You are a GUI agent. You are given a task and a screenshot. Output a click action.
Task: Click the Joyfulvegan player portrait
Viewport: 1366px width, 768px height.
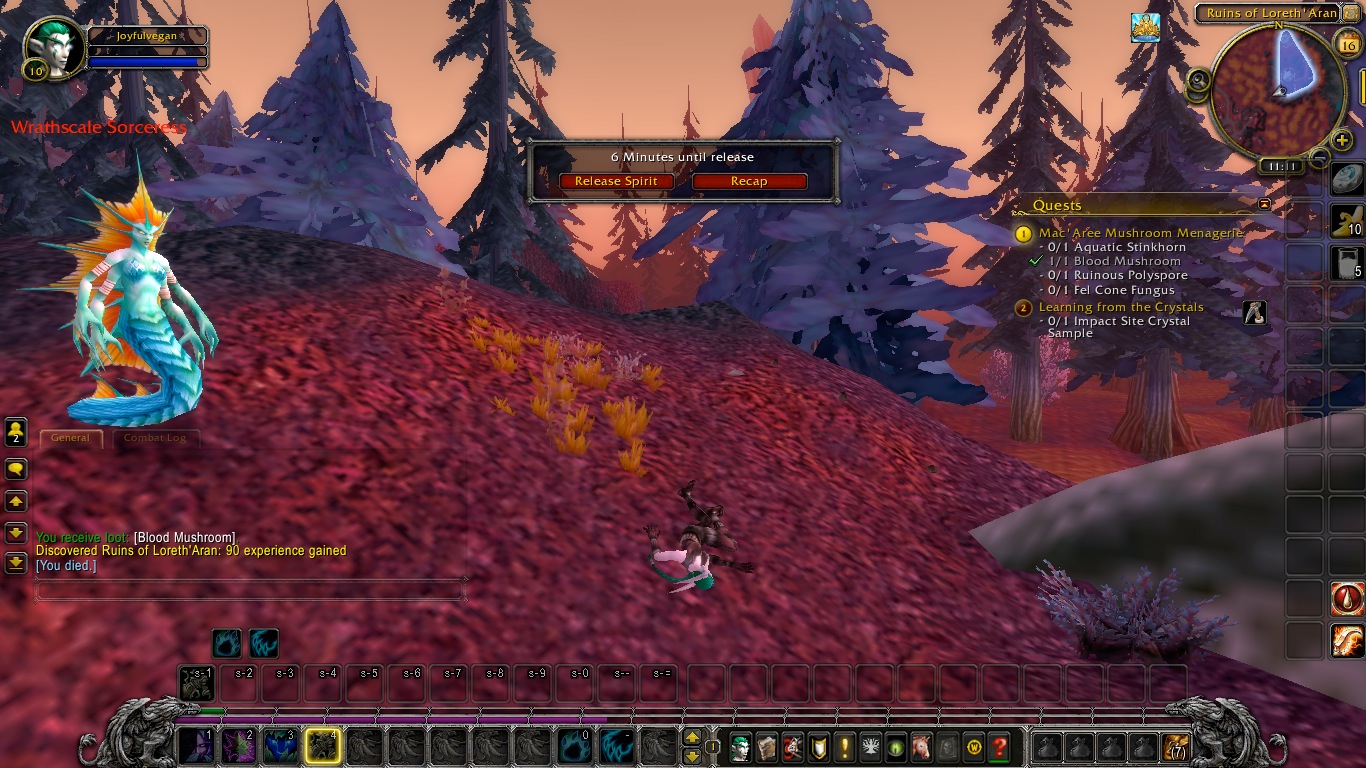click(51, 46)
